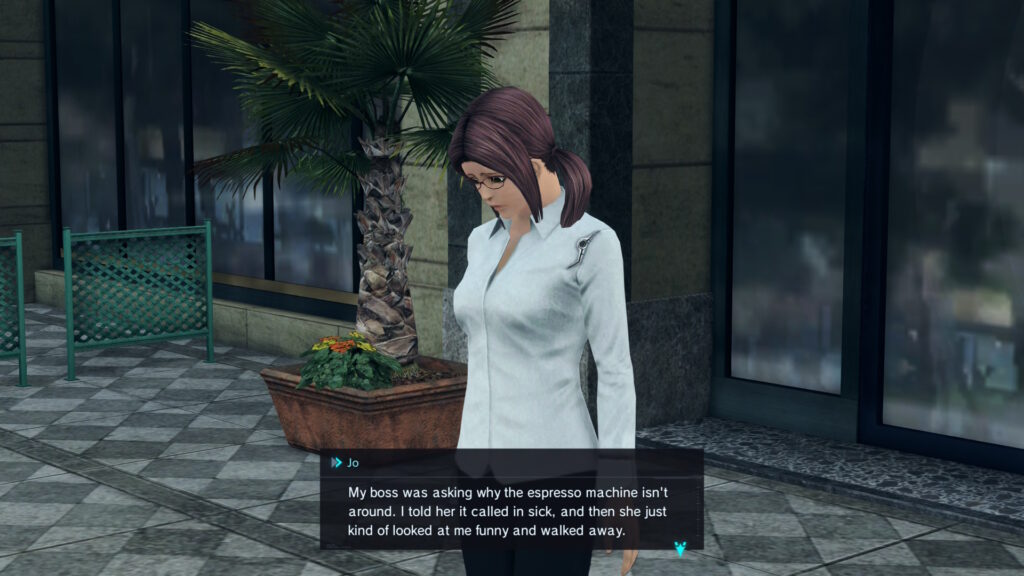Image resolution: width=1024 pixels, height=576 pixels.
Task: Advance dialogue using the cyan continue arrow
Action: (681, 548)
